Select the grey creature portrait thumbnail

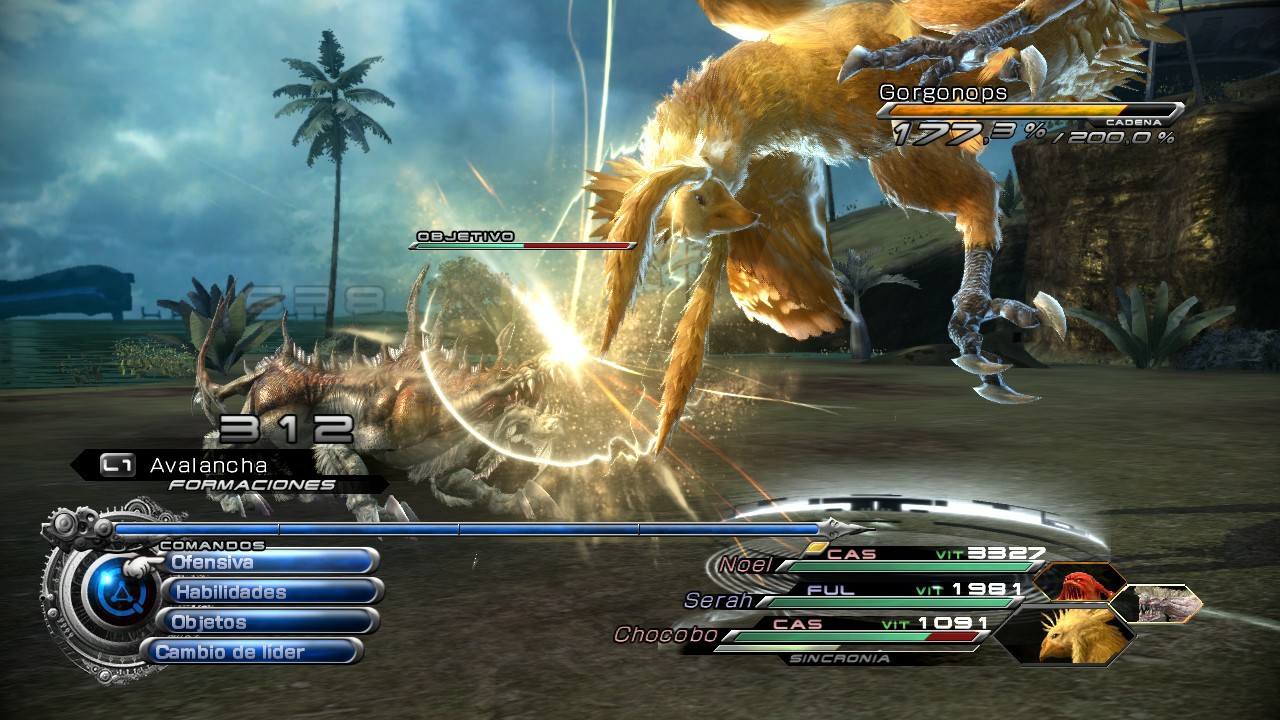1163,604
